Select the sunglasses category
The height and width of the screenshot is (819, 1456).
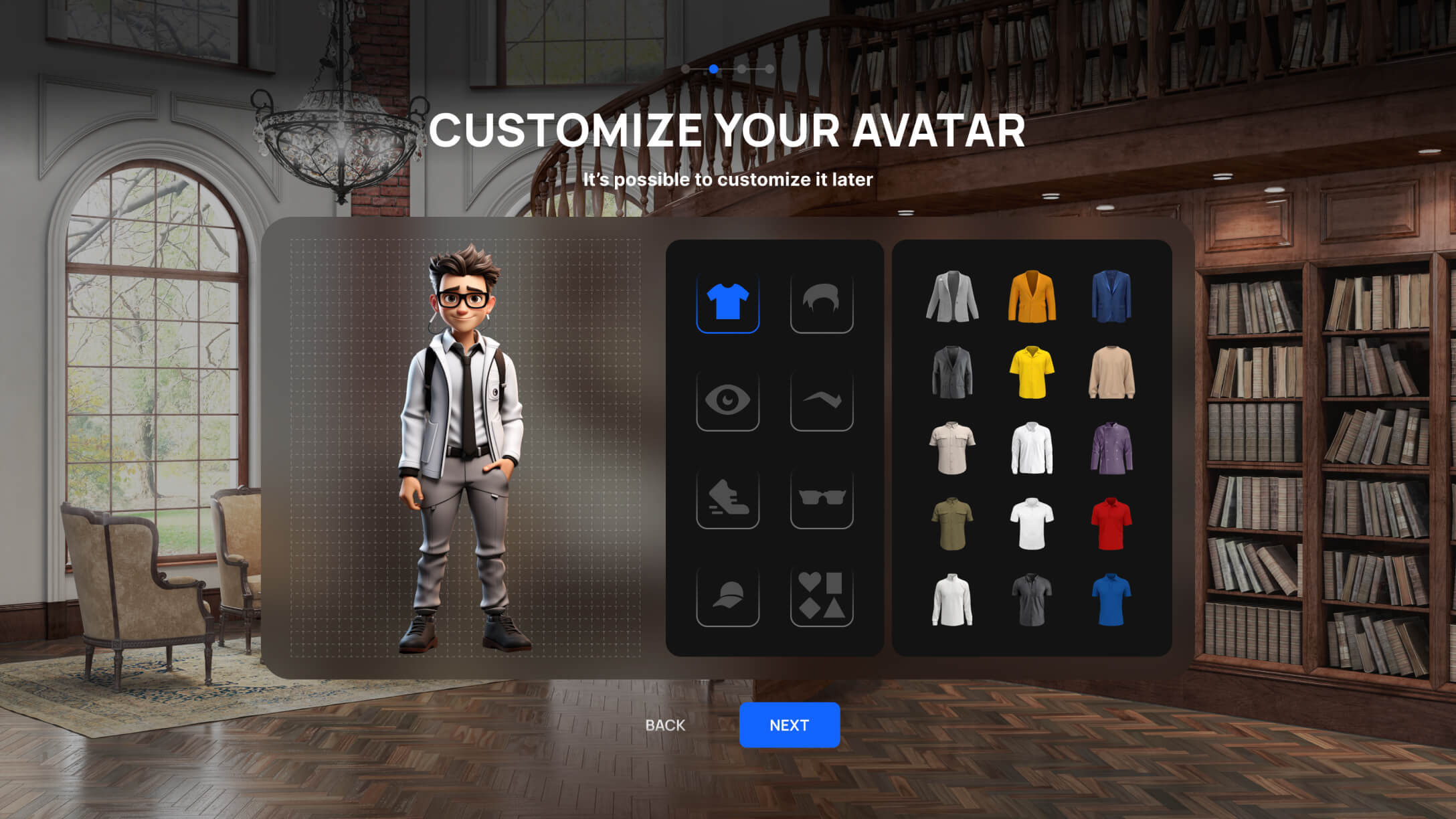821,498
